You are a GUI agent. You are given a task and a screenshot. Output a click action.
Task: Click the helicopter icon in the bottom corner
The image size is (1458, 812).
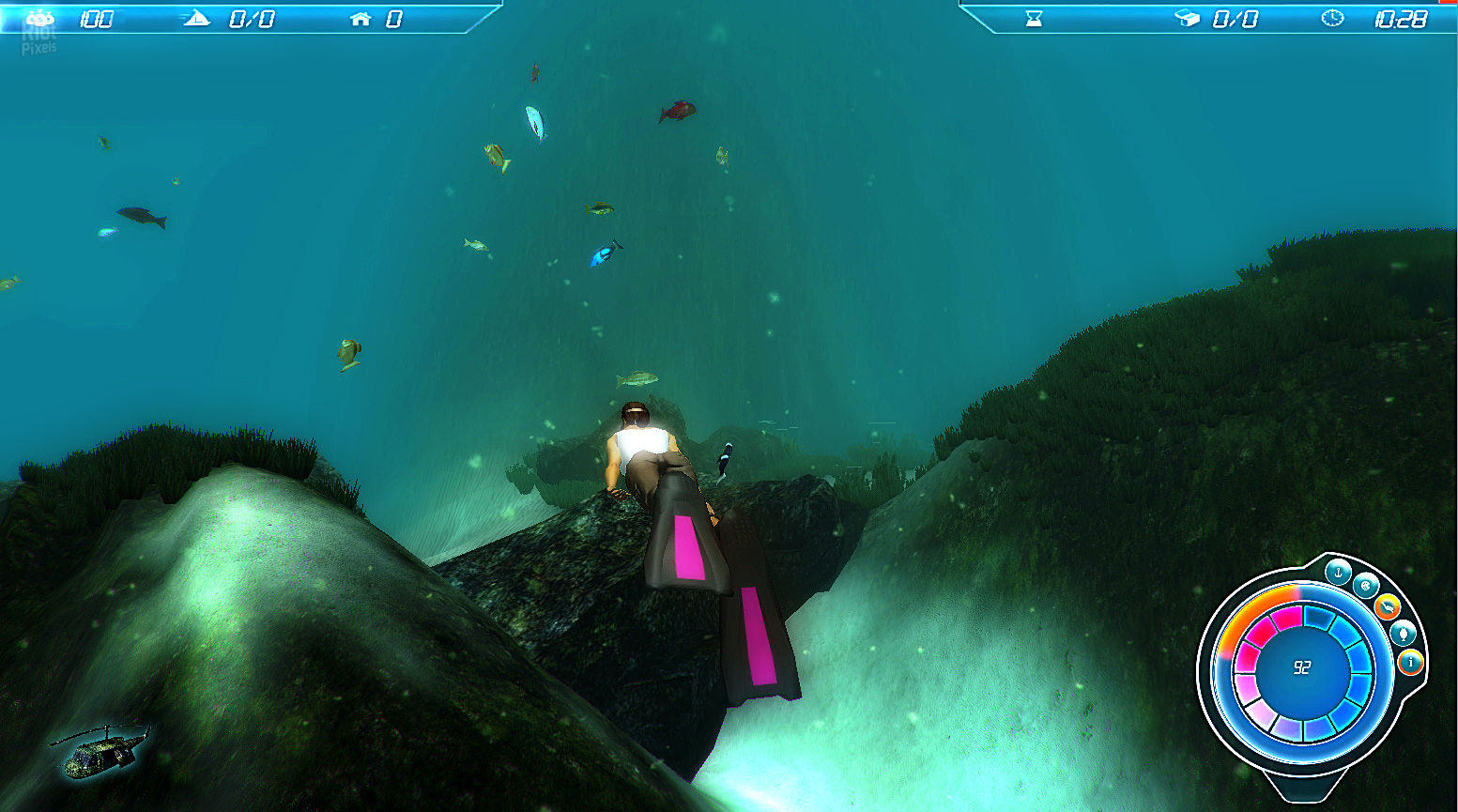100,748
